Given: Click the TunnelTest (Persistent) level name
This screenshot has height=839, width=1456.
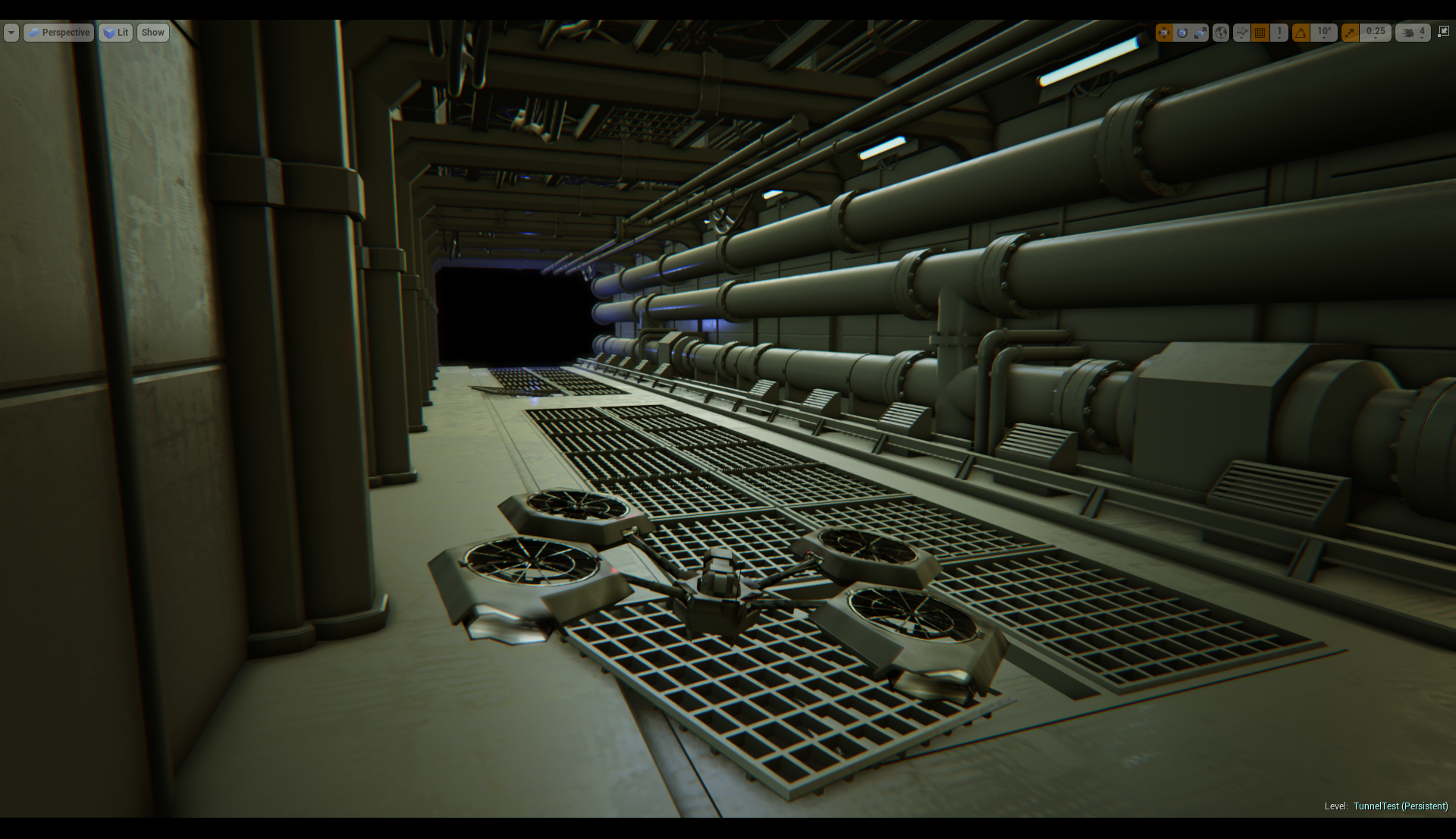Looking at the screenshot, I should point(1400,806).
